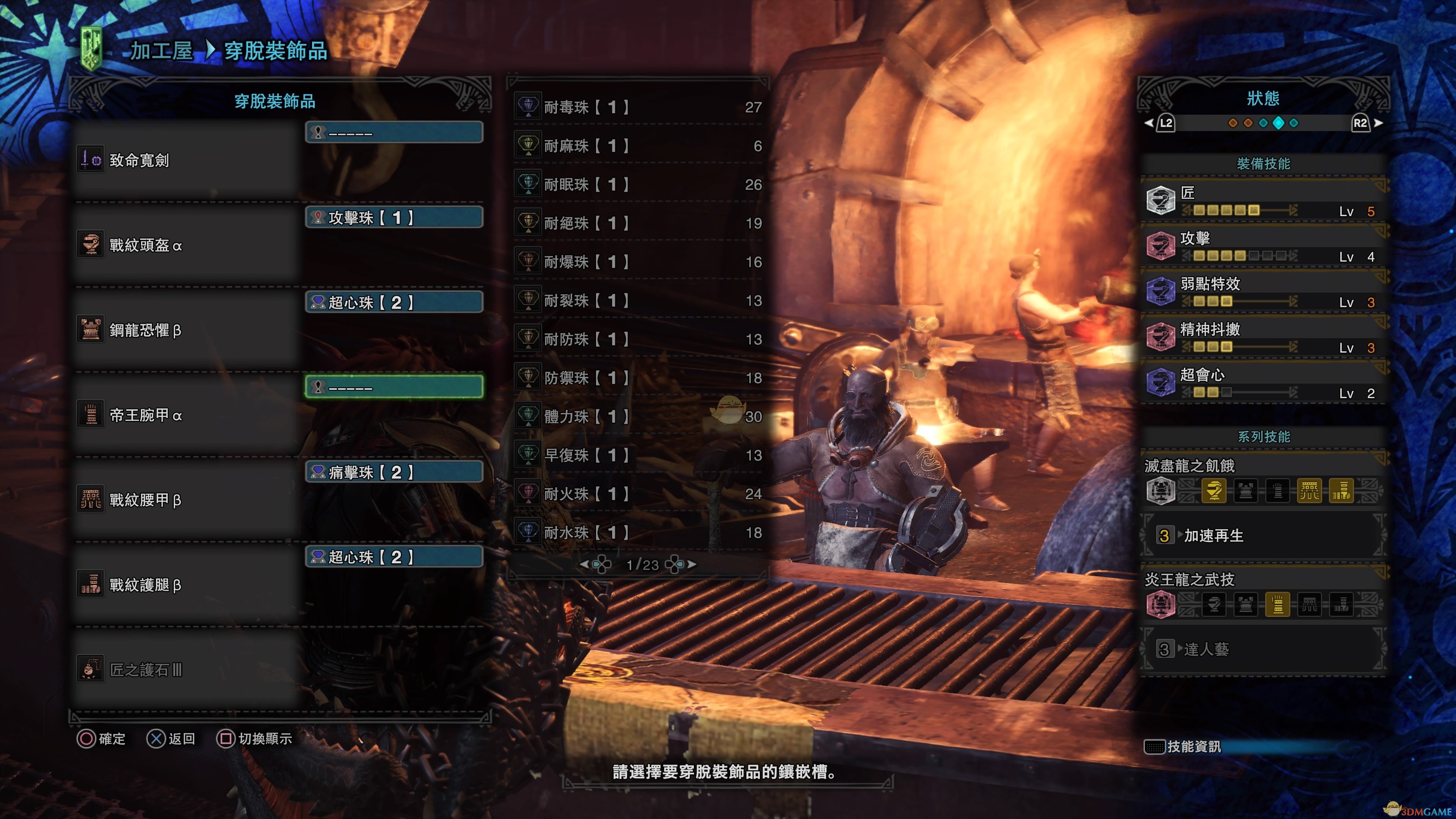Choose 耐眠珠【1】 from the list
This screenshot has height=819, width=1456.
(639, 184)
